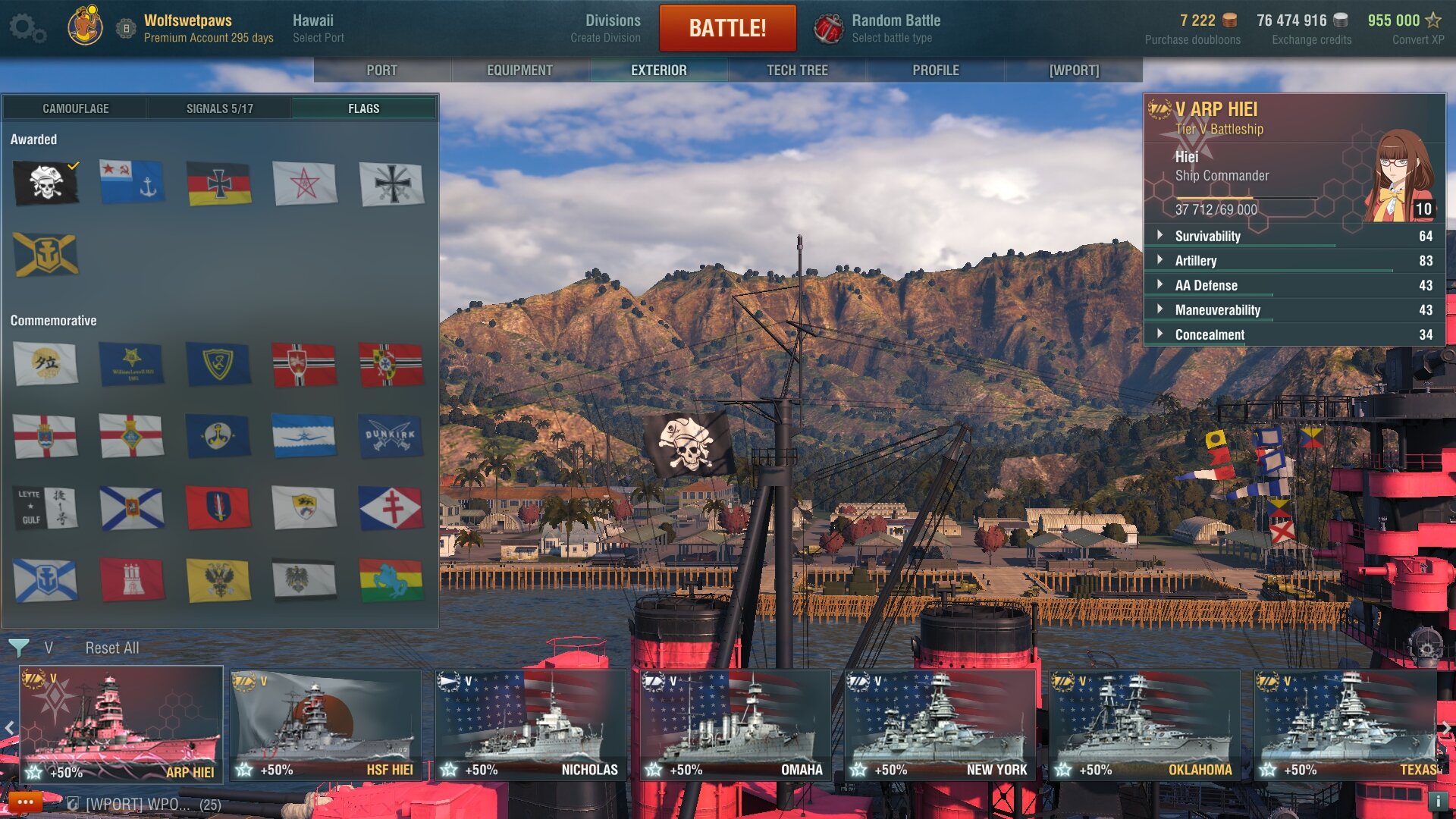The height and width of the screenshot is (819, 1456).
Task: Select HSF Hiei in the ship carousel
Action: [x=326, y=724]
